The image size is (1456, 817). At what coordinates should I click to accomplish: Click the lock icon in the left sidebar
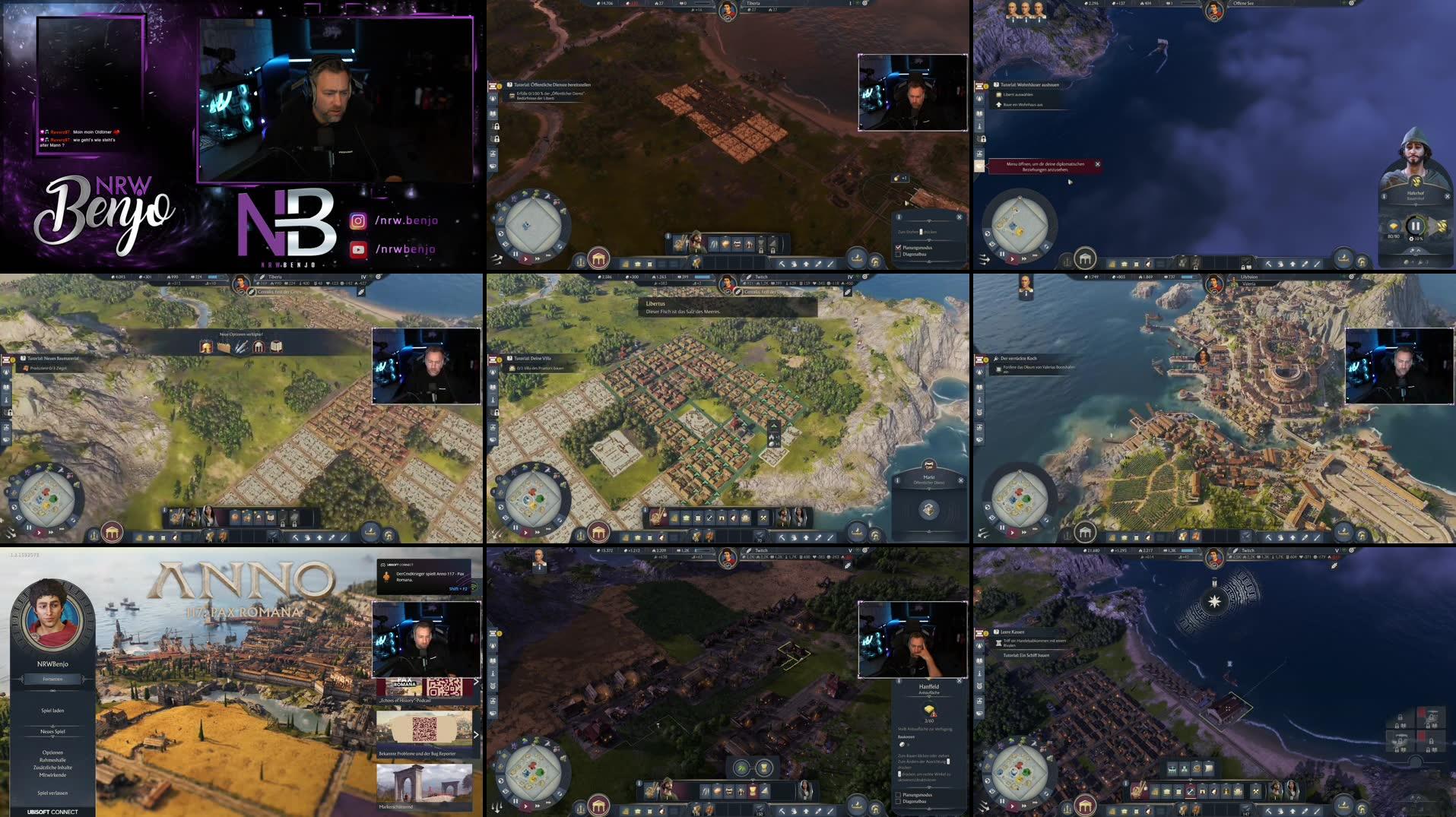(x=9, y=410)
